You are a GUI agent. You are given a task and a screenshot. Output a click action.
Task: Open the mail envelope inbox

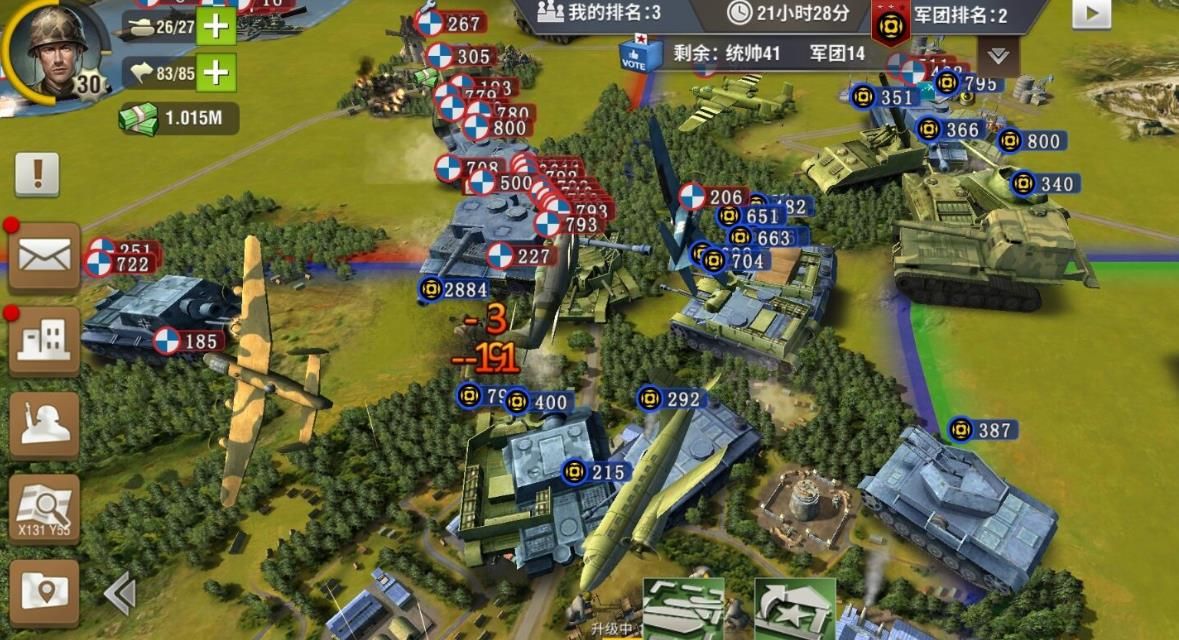coord(44,257)
